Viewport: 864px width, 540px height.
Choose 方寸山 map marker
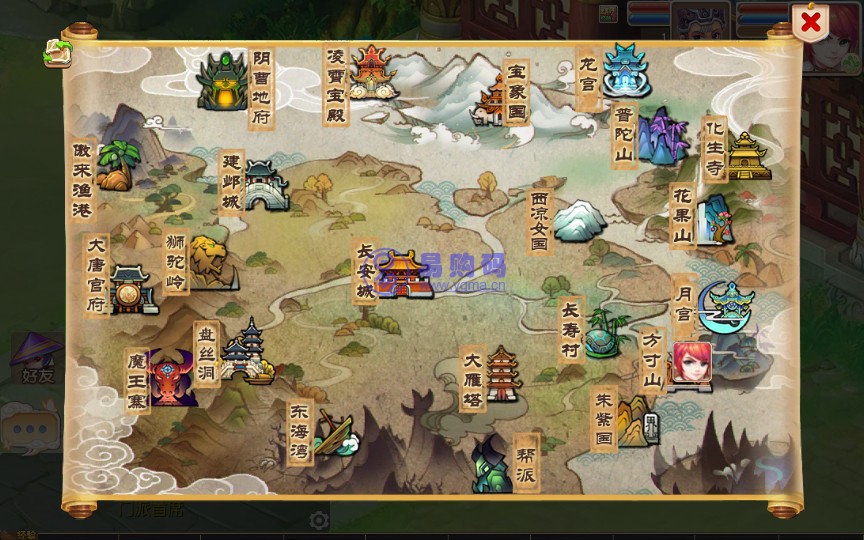pos(690,365)
